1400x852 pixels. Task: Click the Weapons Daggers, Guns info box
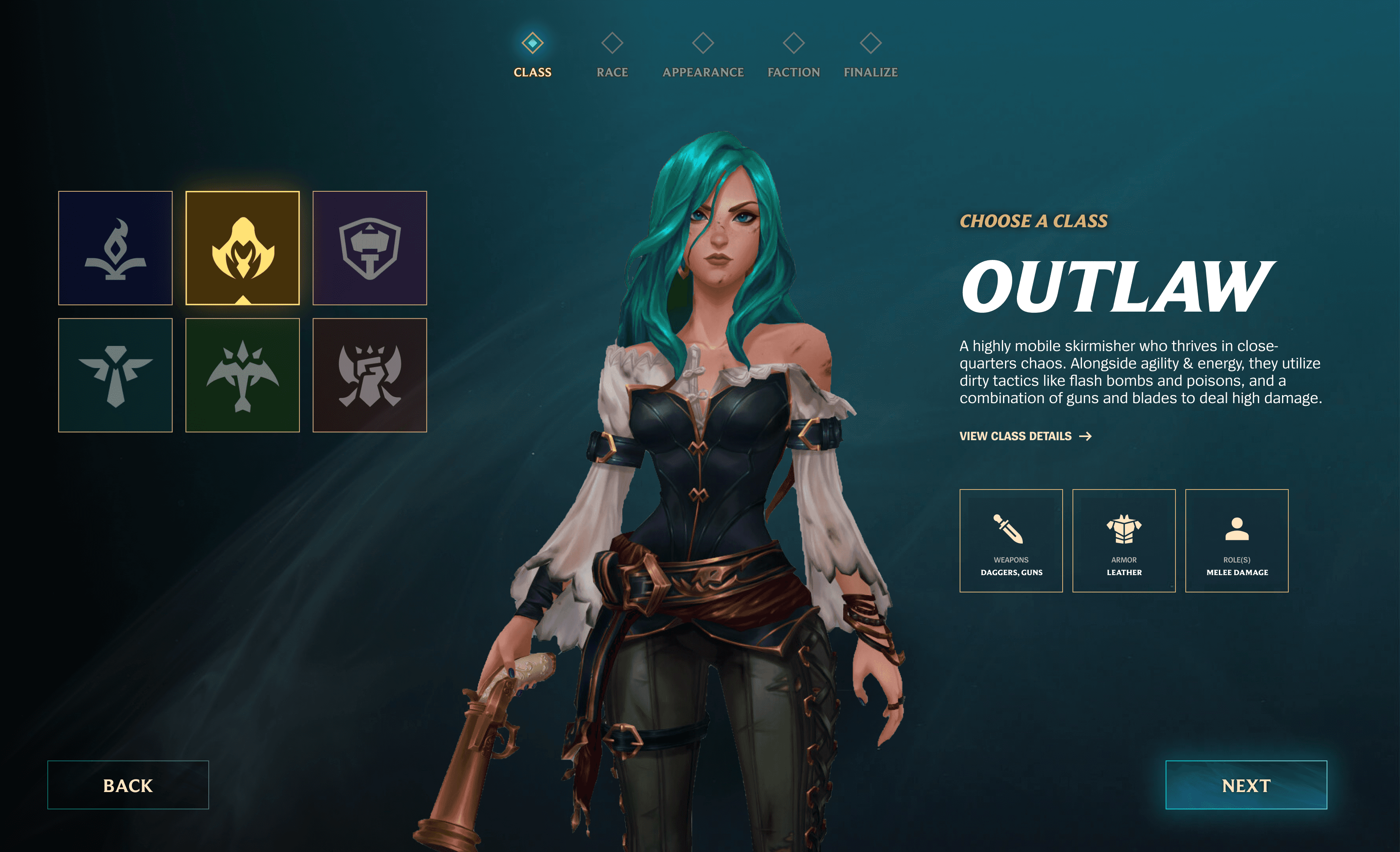pos(1011,541)
